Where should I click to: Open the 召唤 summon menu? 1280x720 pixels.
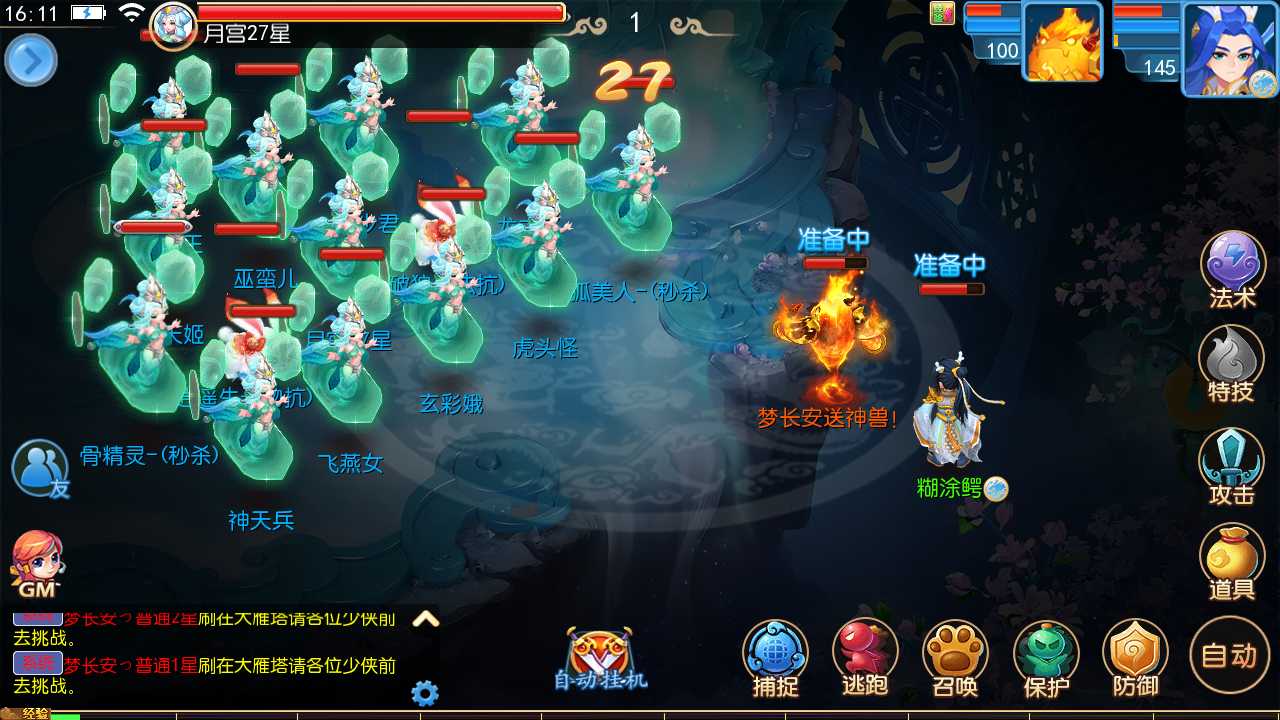point(955,655)
